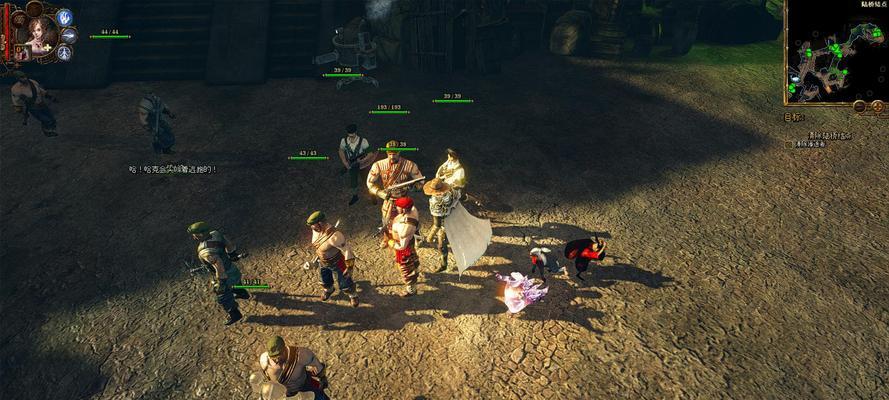Zoom out the minimap with minus button
The width and height of the screenshot is (889, 400).
860,105
